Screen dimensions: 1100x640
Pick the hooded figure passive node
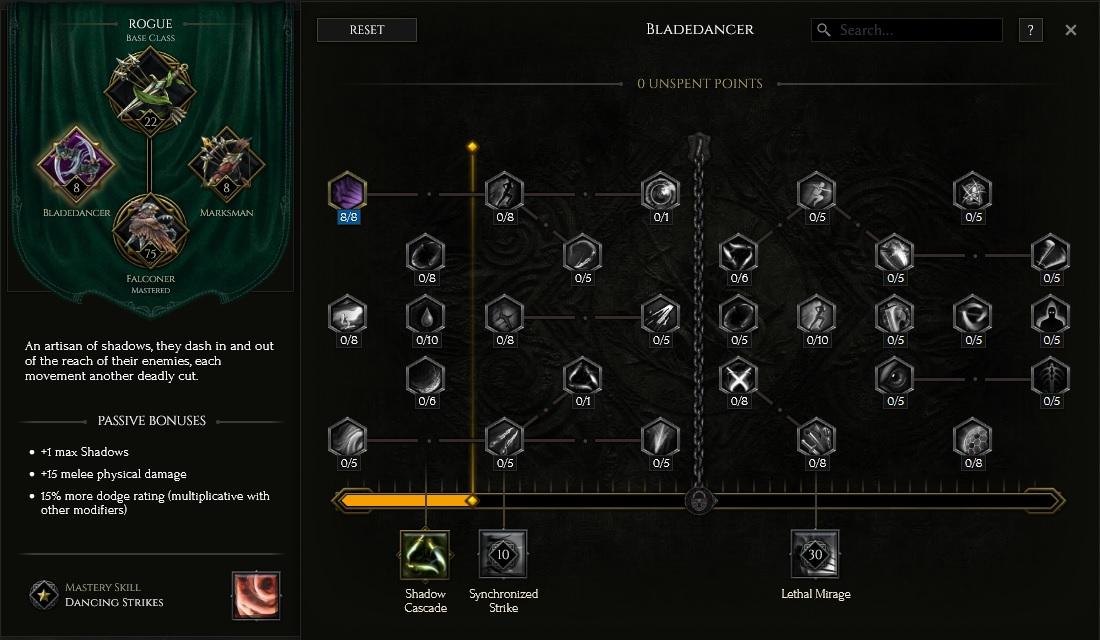[1051, 316]
